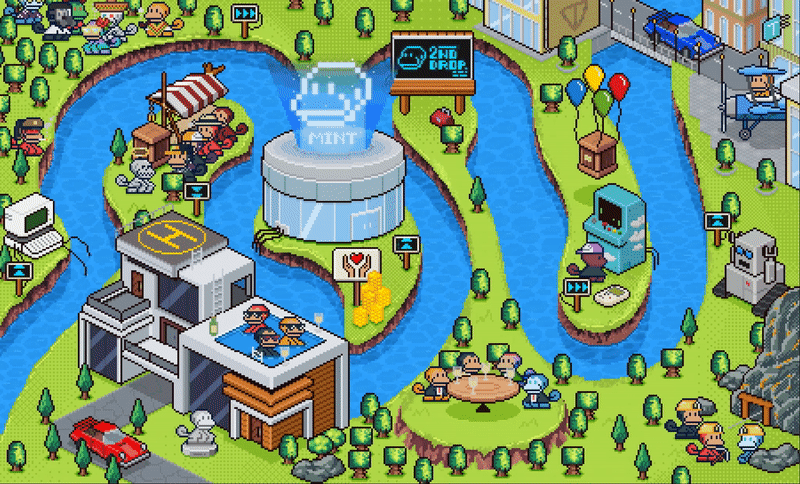Image resolution: width=800 pixels, height=484 pixels.
Task: Choose the up-arrow sign beside the gray robot
Action: [718, 221]
